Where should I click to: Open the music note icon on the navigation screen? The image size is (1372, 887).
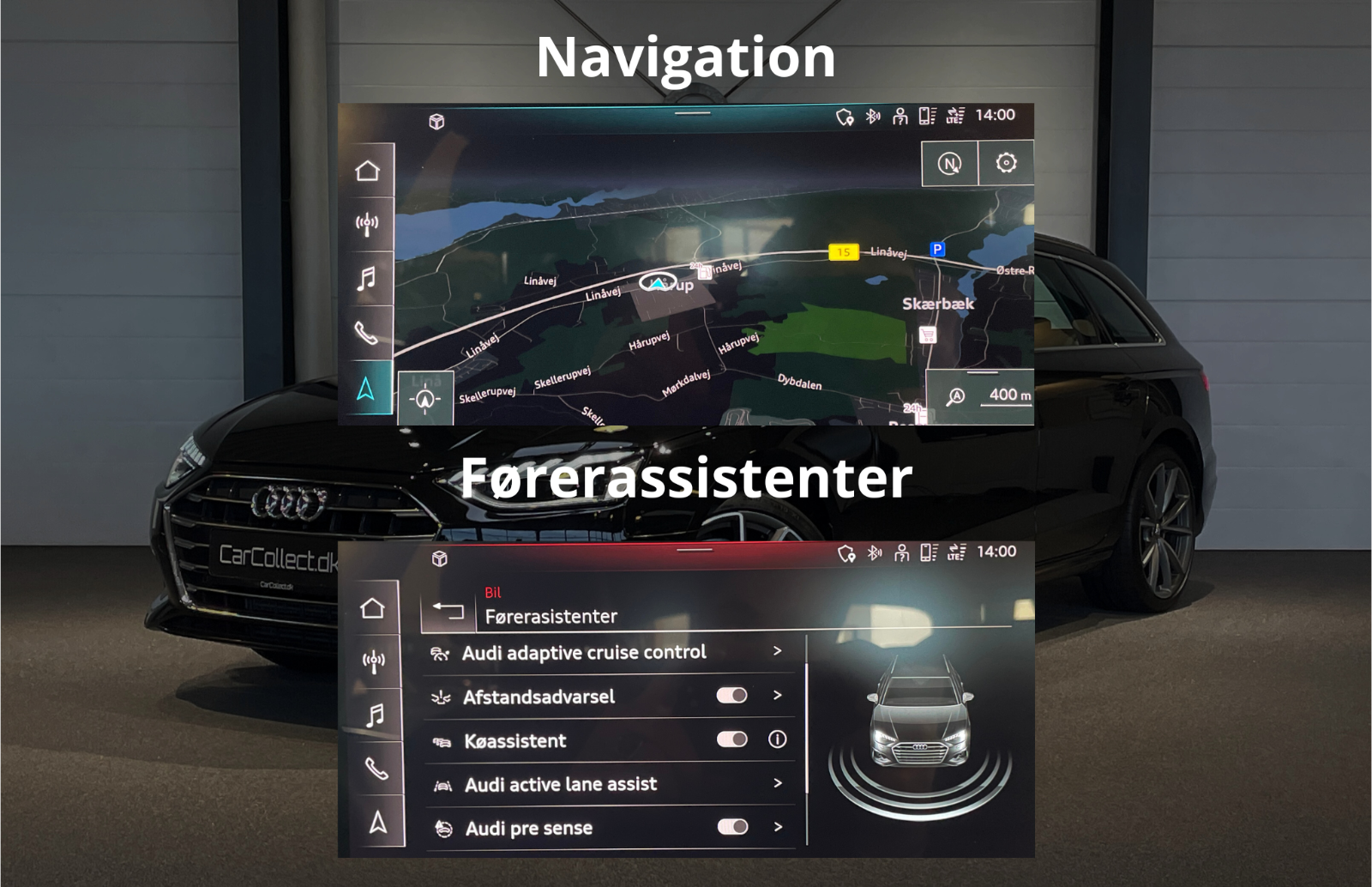point(367,279)
